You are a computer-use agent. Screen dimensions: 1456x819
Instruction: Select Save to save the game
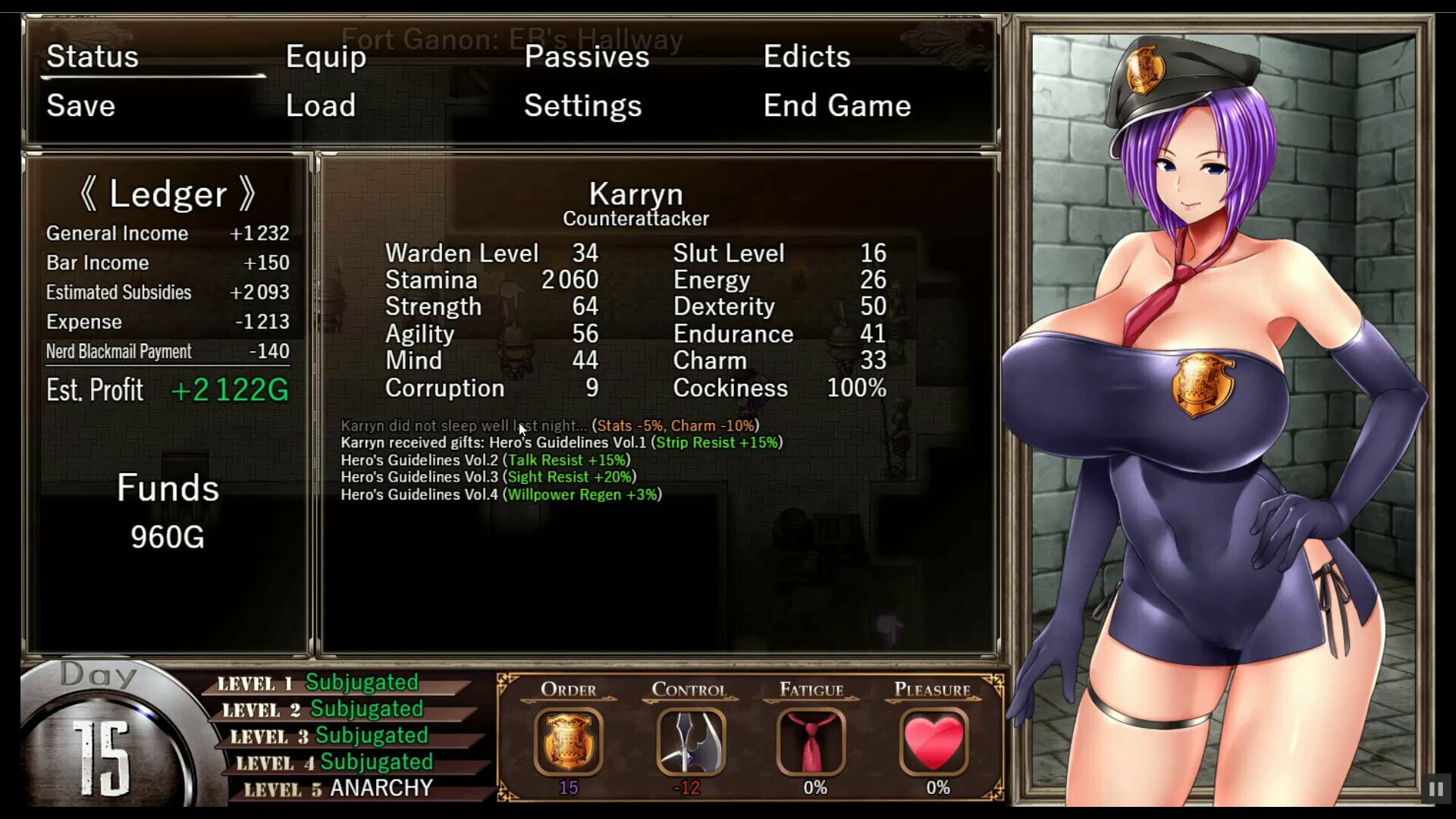point(80,105)
